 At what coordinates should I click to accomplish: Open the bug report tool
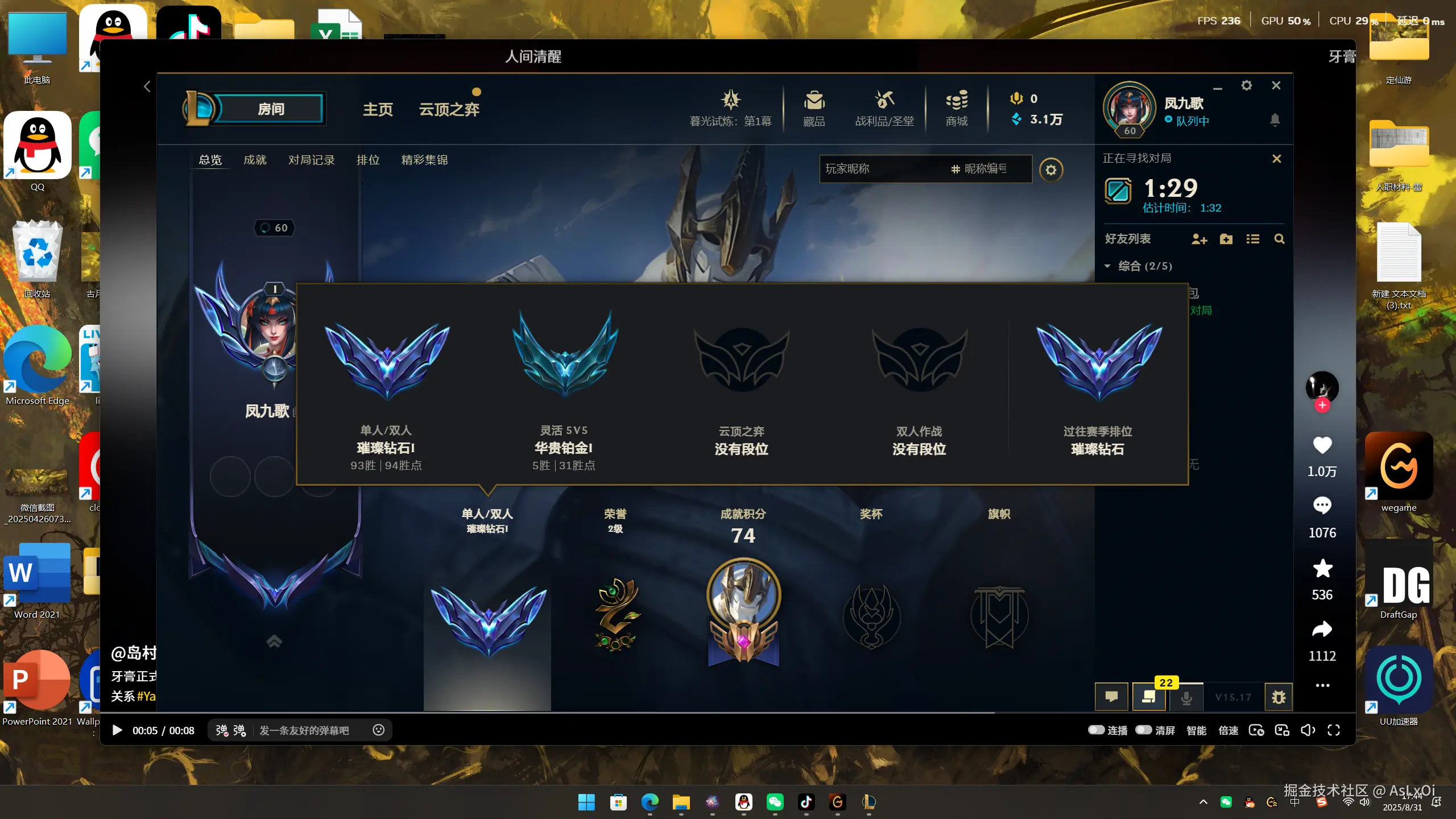tap(1277, 697)
